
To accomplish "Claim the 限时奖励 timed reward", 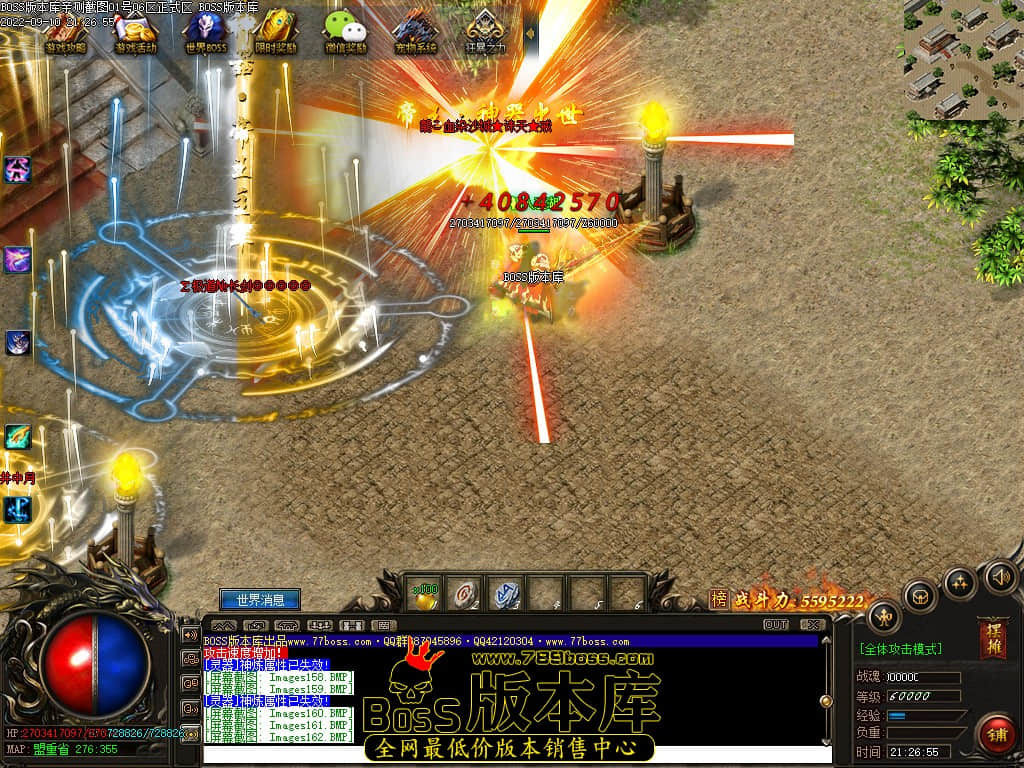I will click(276, 32).
